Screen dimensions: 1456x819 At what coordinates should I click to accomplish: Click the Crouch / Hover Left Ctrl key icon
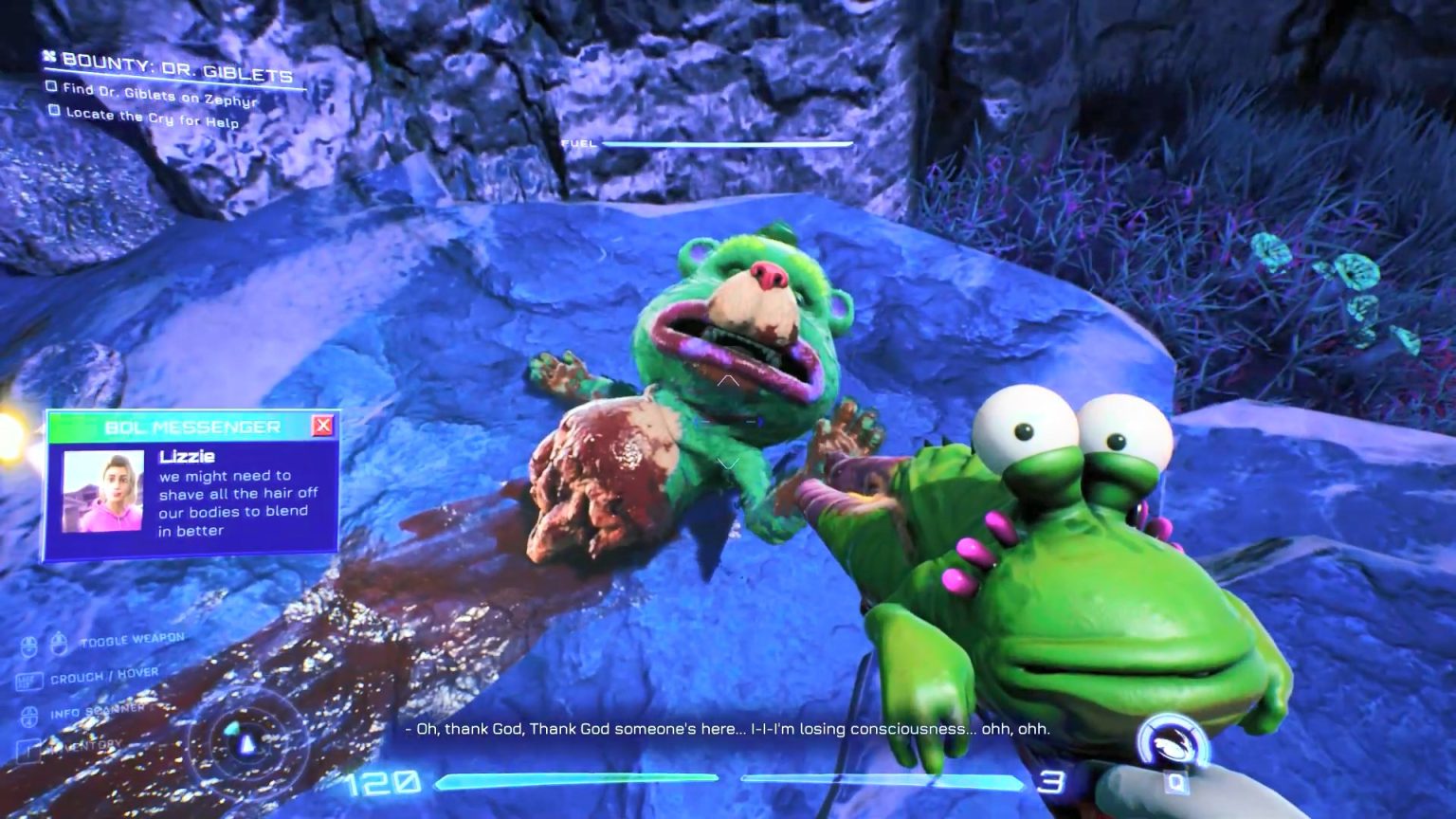point(31,679)
